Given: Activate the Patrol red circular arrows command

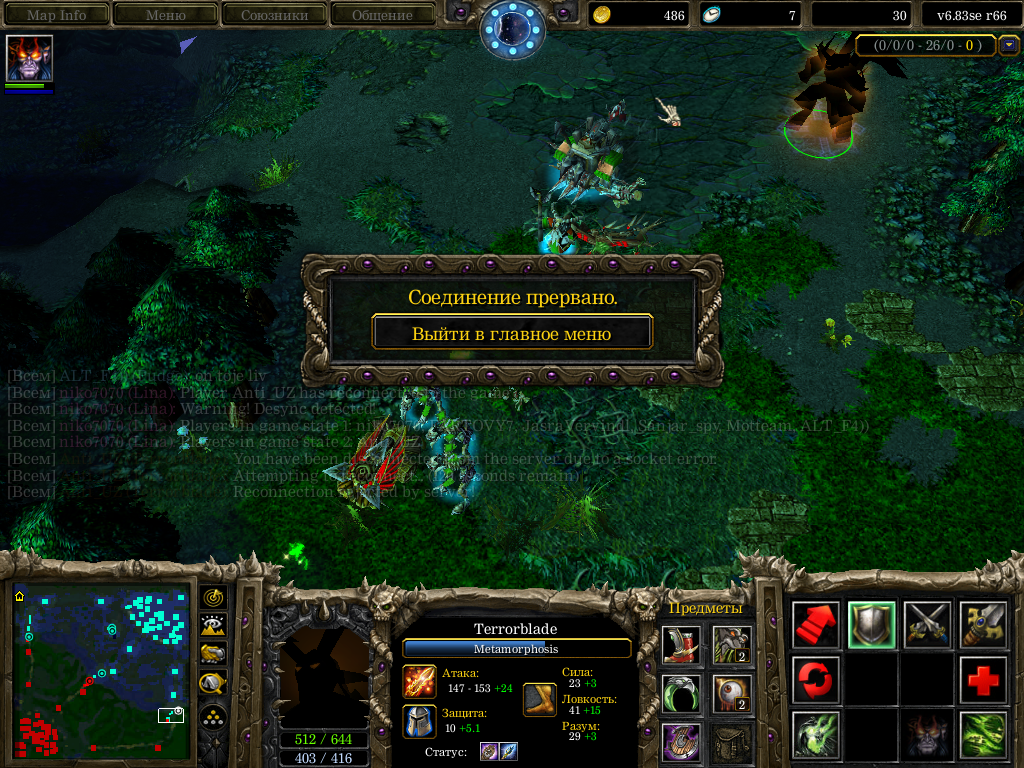Looking at the screenshot, I should coord(817,681).
